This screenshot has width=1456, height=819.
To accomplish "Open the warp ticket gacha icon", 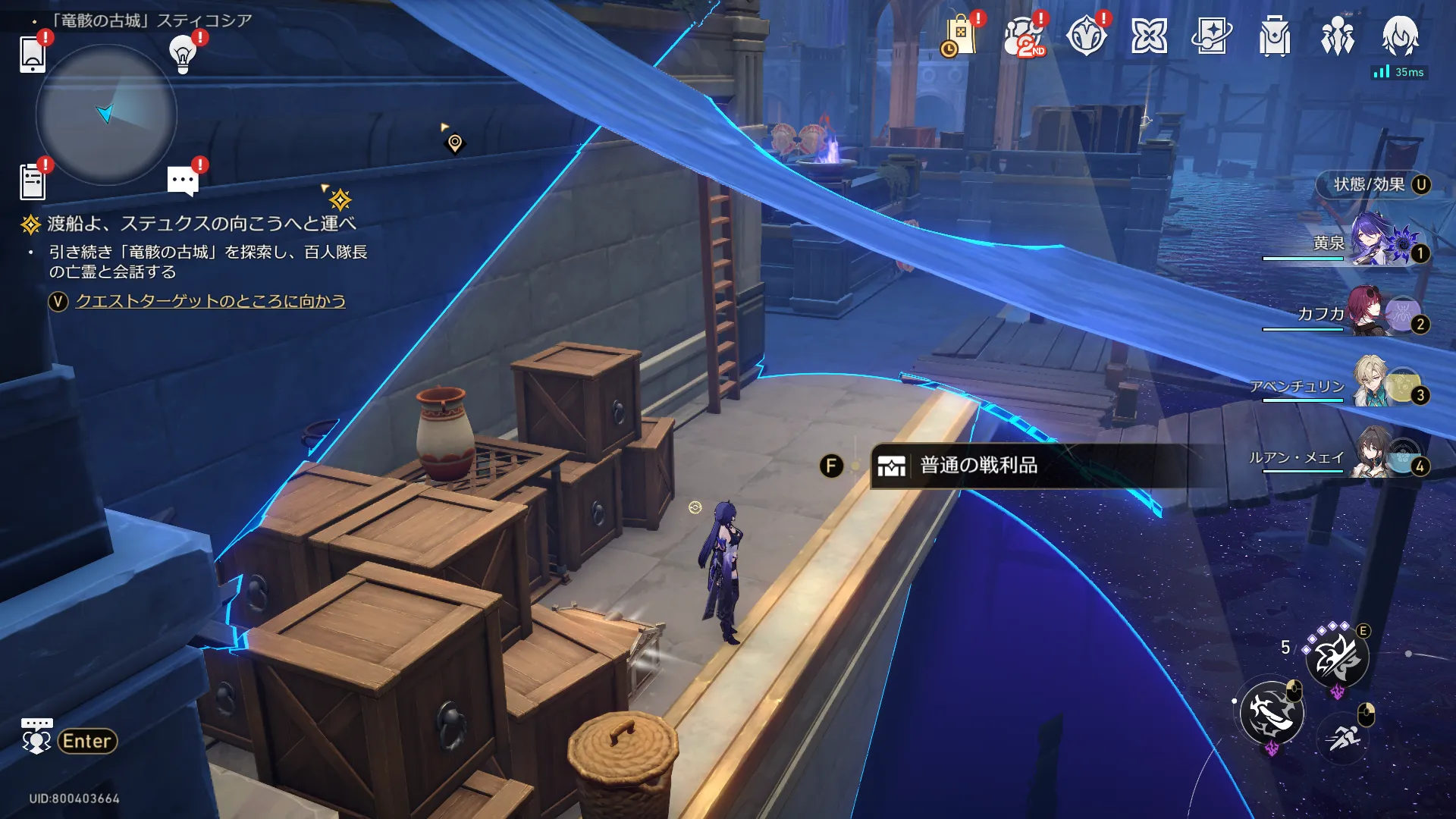I will click(1212, 36).
